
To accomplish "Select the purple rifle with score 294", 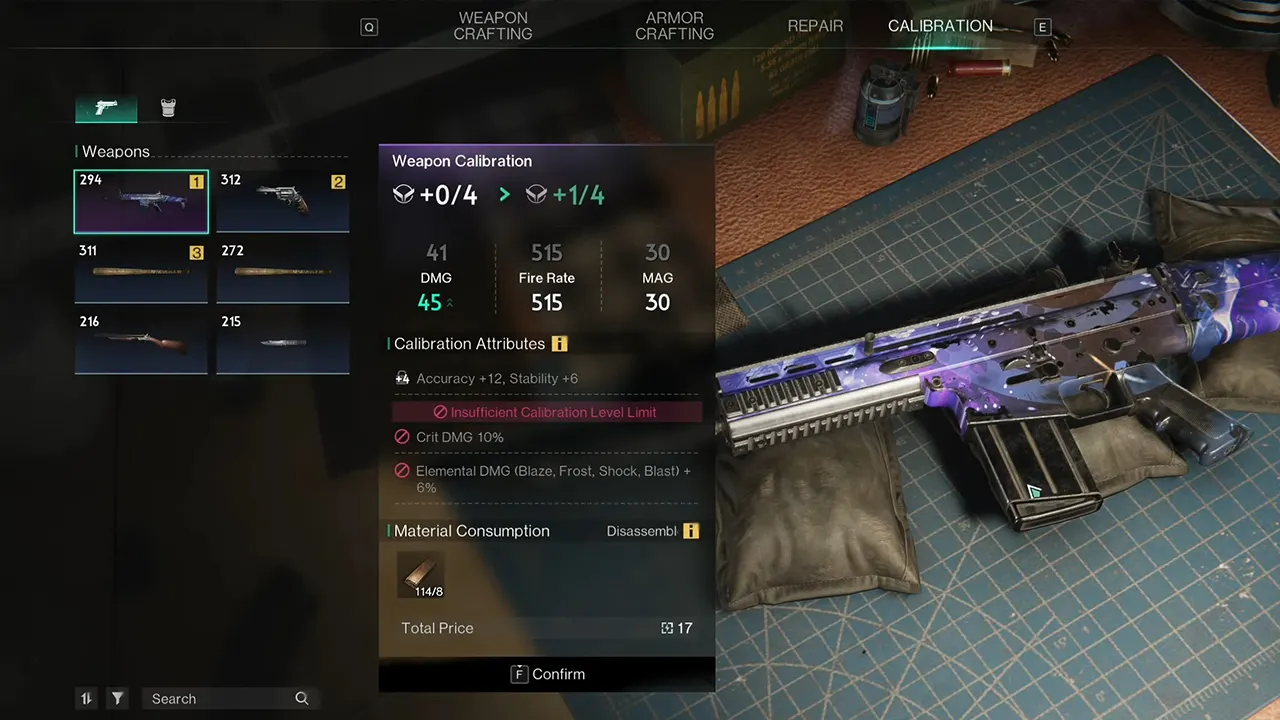I will [141, 201].
